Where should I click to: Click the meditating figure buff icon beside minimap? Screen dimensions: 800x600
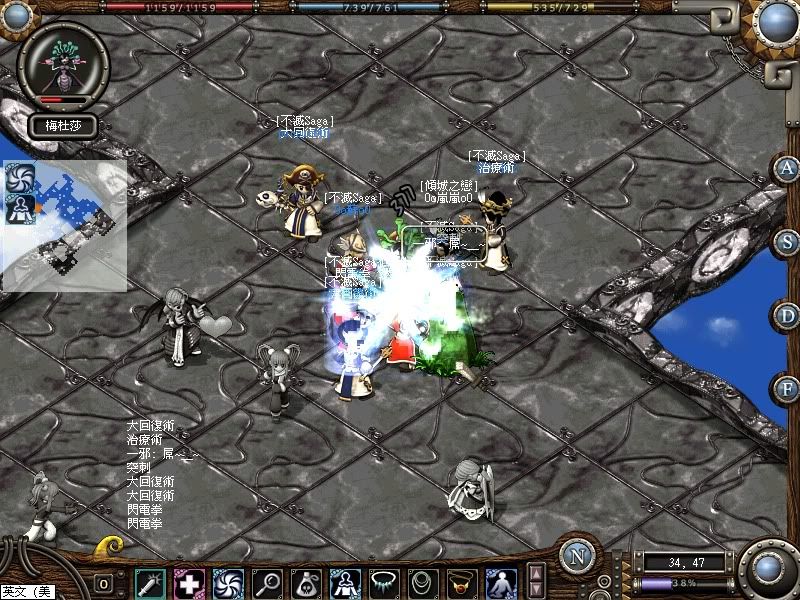click(20, 207)
